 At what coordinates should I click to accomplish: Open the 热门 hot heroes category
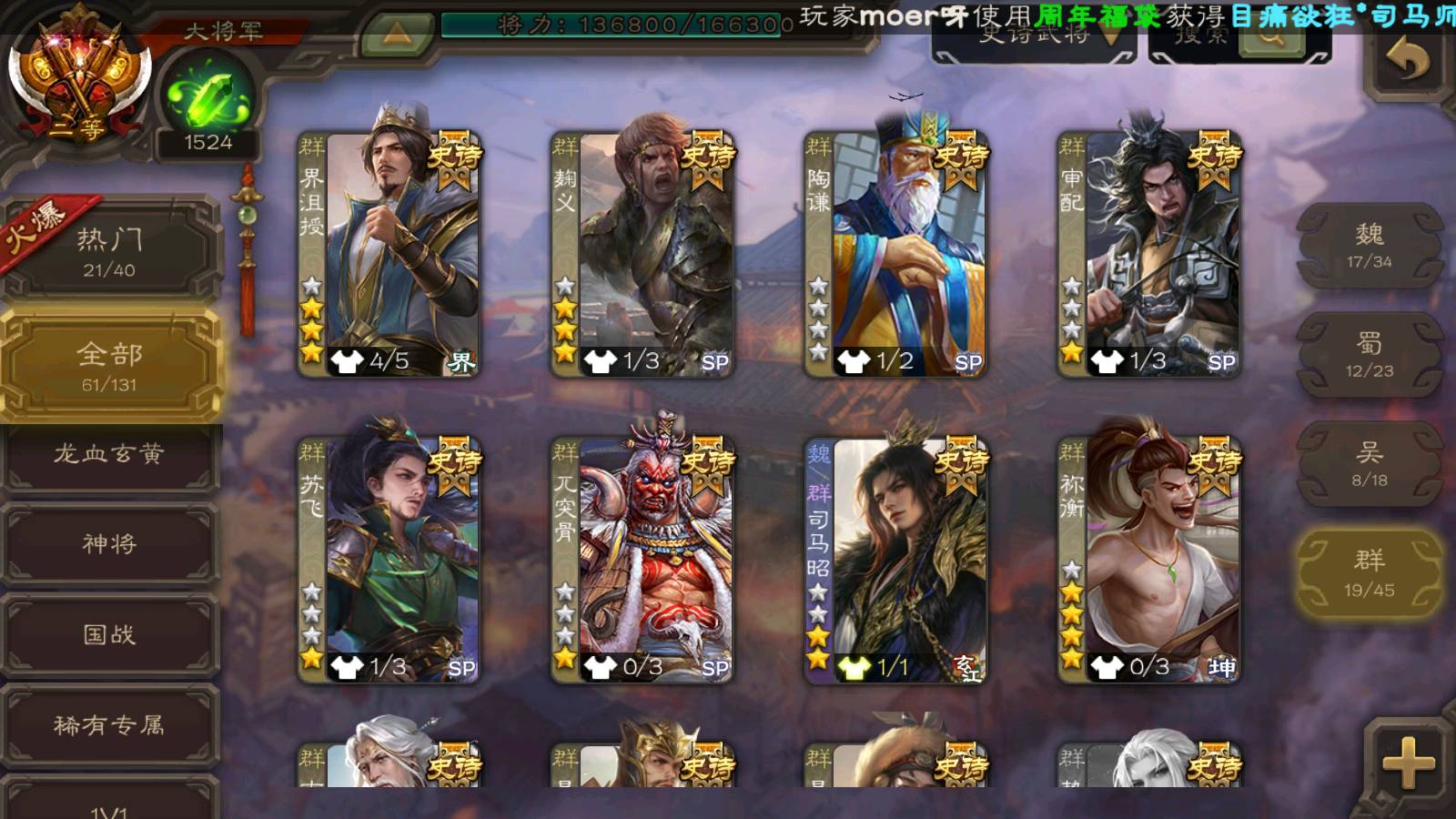pyautogui.click(x=109, y=251)
